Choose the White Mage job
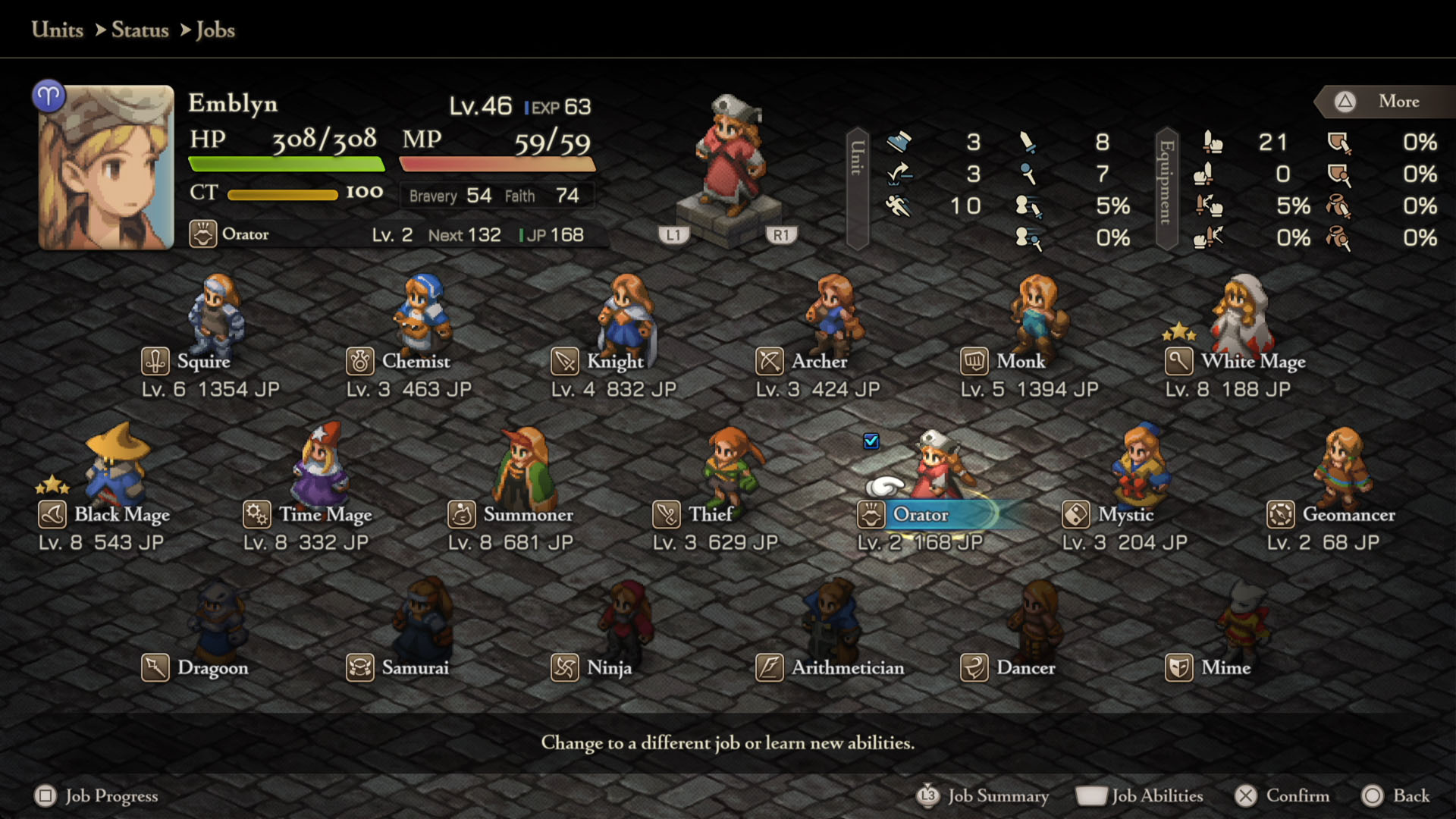Screen dimensions: 1456x819 [x=1252, y=362]
